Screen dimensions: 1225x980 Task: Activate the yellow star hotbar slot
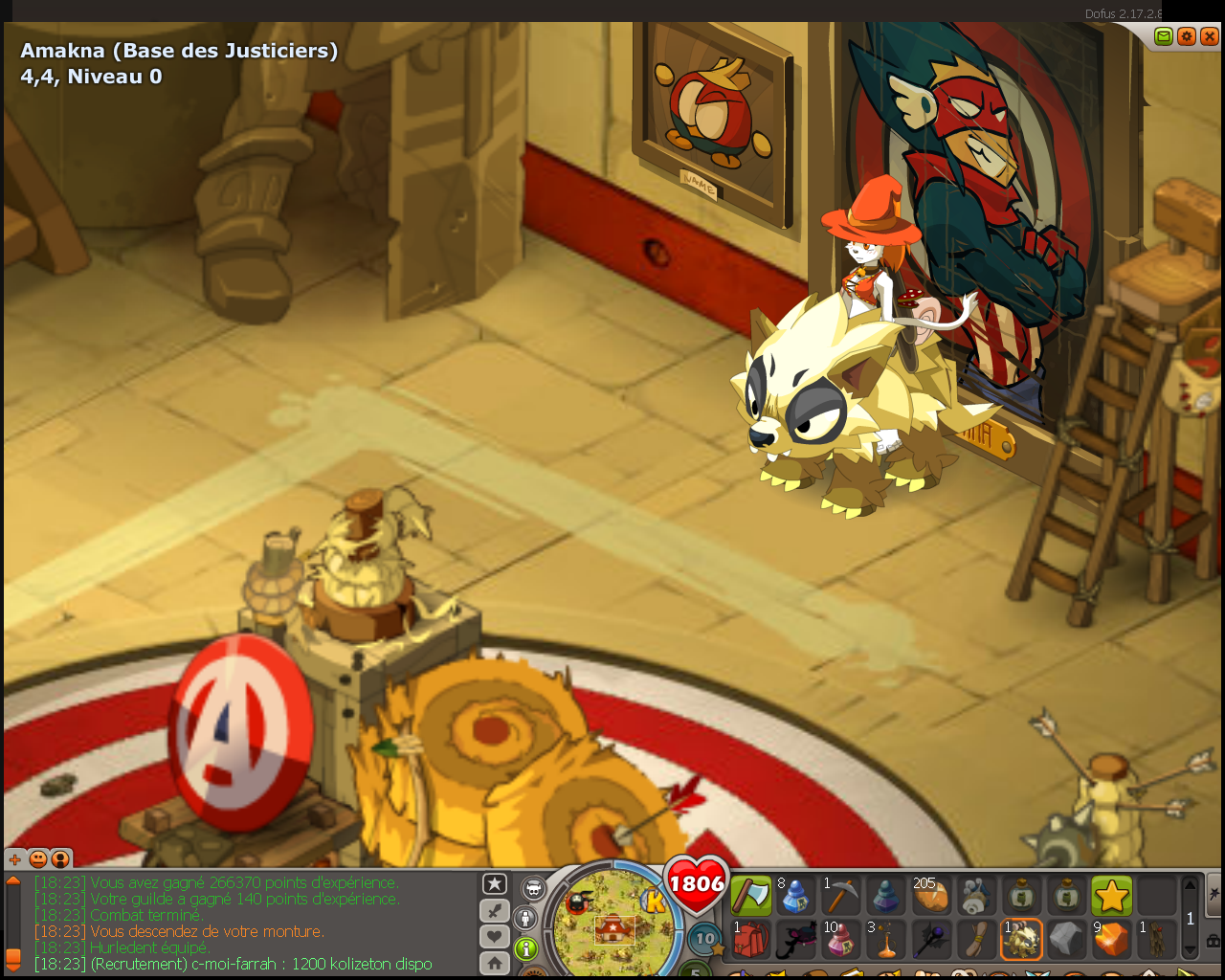1111,897
